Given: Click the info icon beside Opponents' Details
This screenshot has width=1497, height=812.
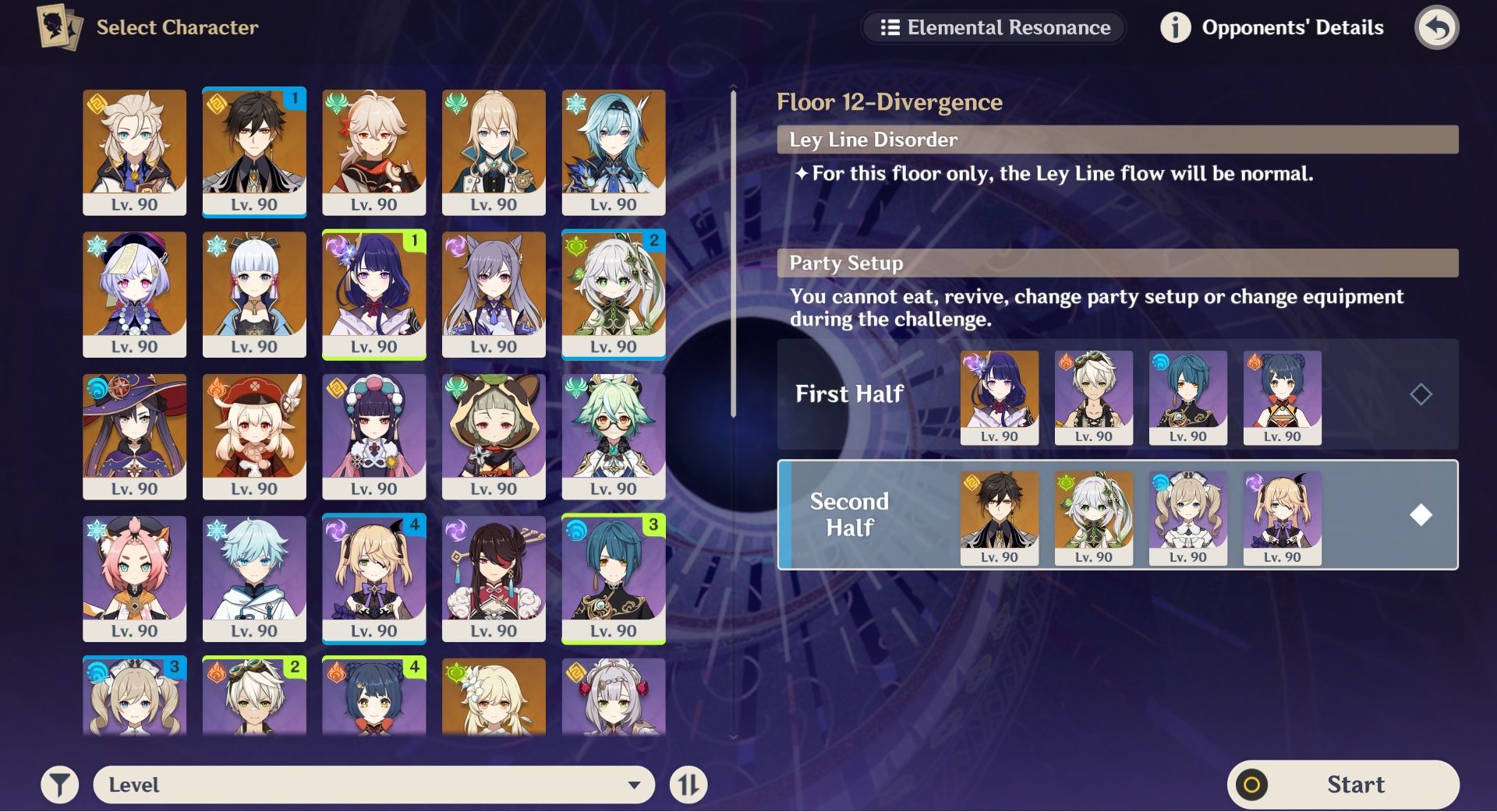Looking at the screenshot, I should (x=1176, y=27).
